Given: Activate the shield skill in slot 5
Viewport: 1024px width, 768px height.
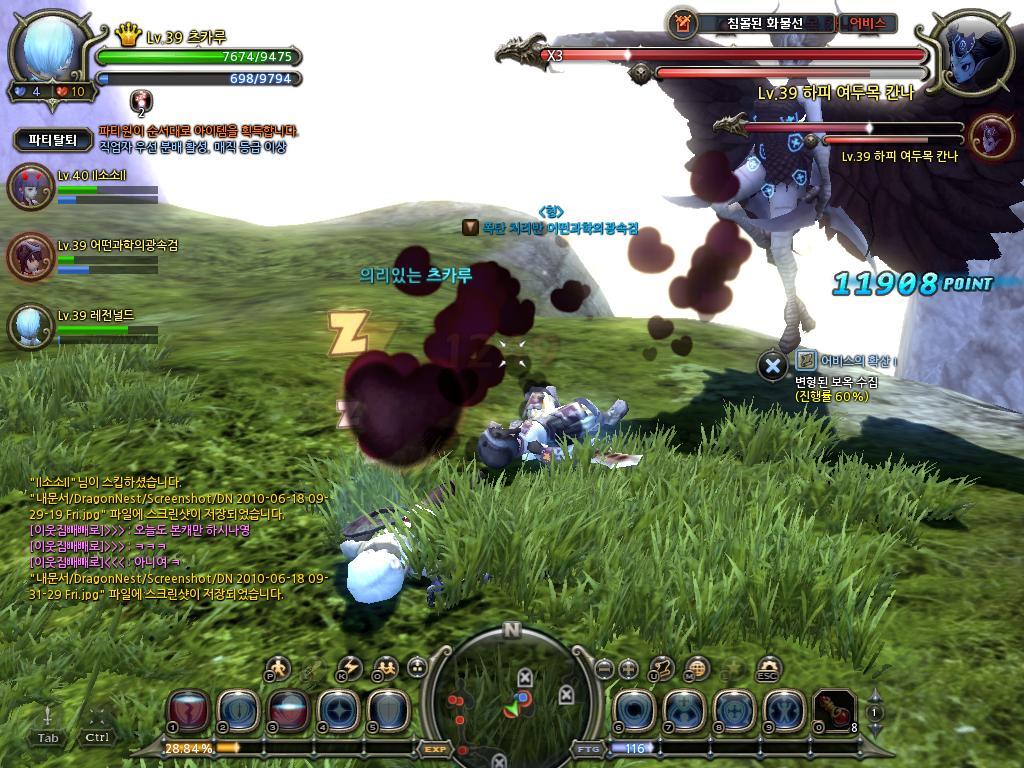Looking at the screenshot, I should 387,709.
